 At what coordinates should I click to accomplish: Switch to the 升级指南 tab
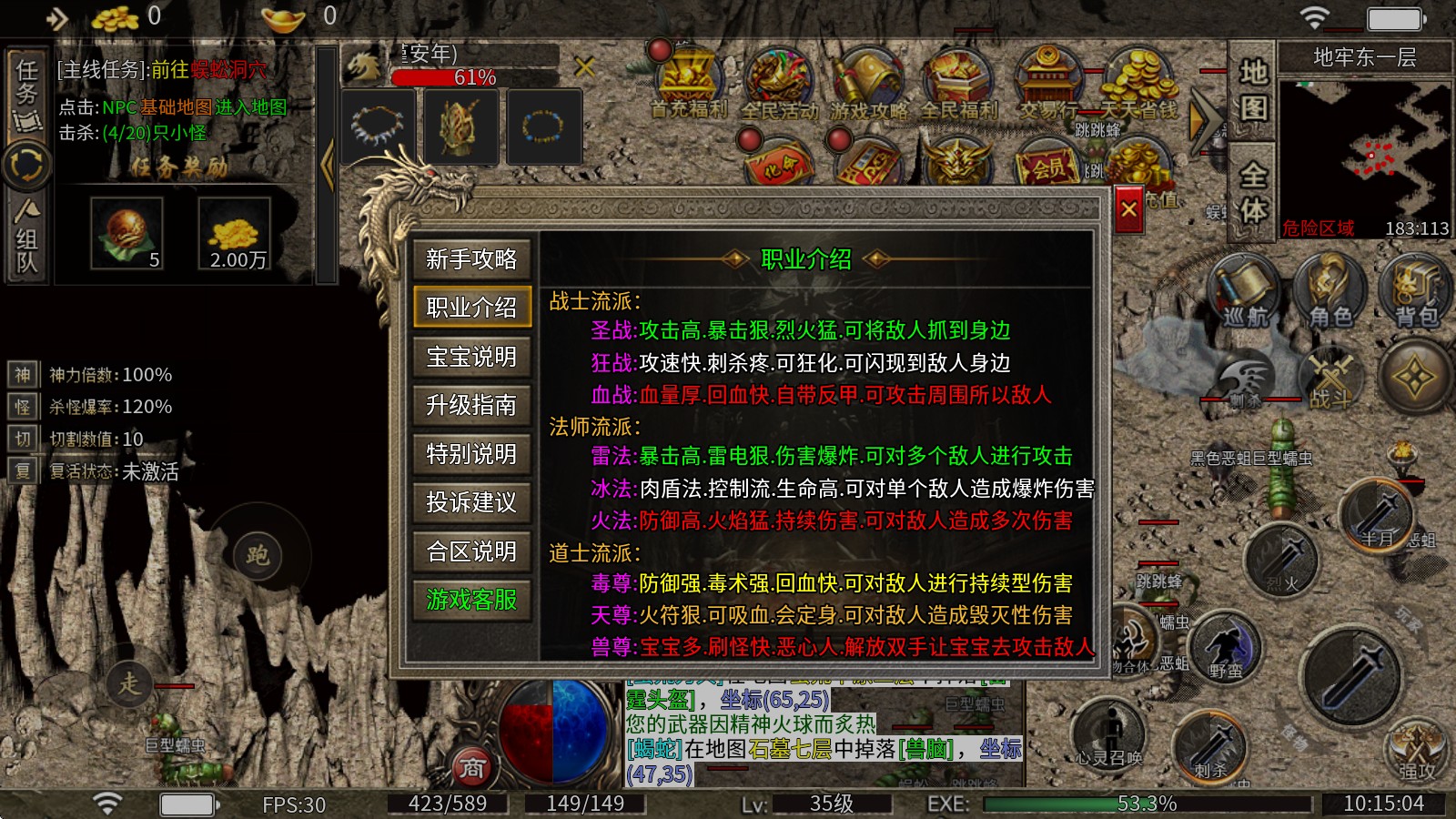(470, 406)
